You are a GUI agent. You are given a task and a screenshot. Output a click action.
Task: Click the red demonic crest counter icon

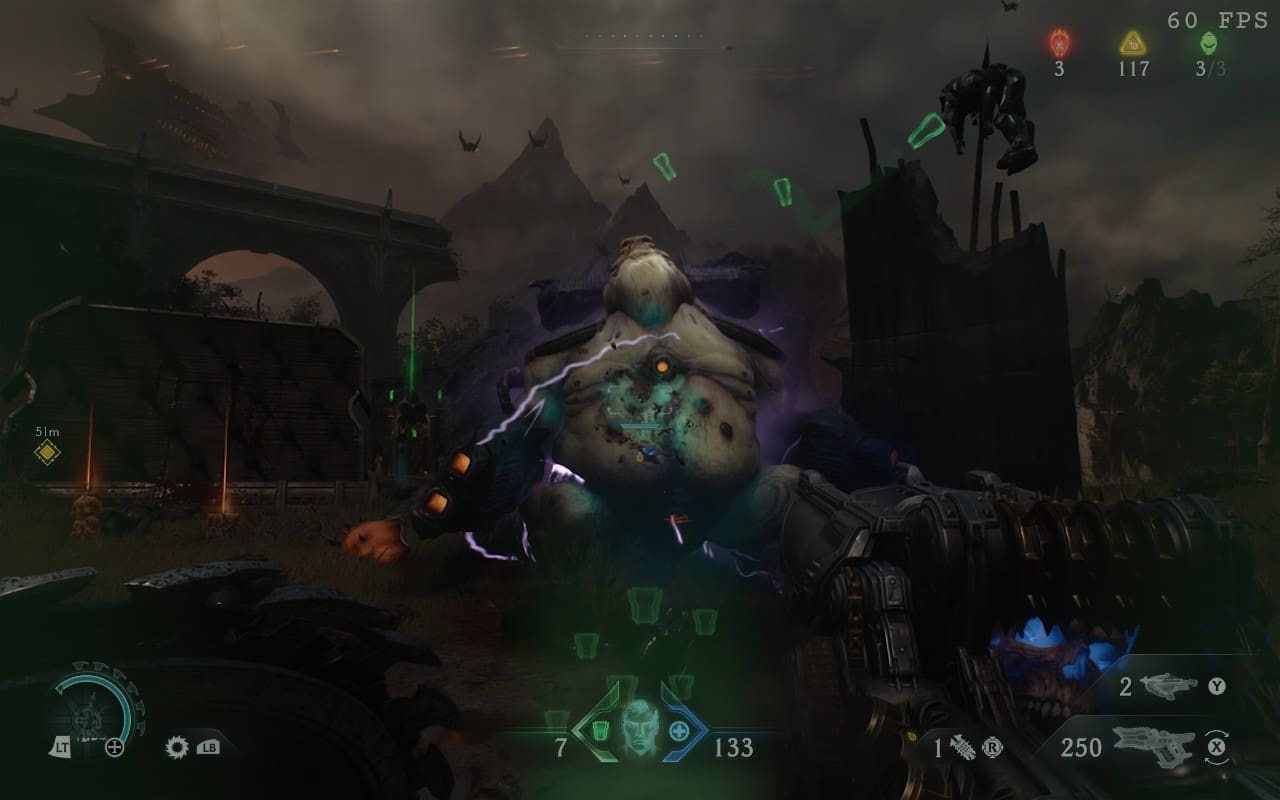[1059, 43]
